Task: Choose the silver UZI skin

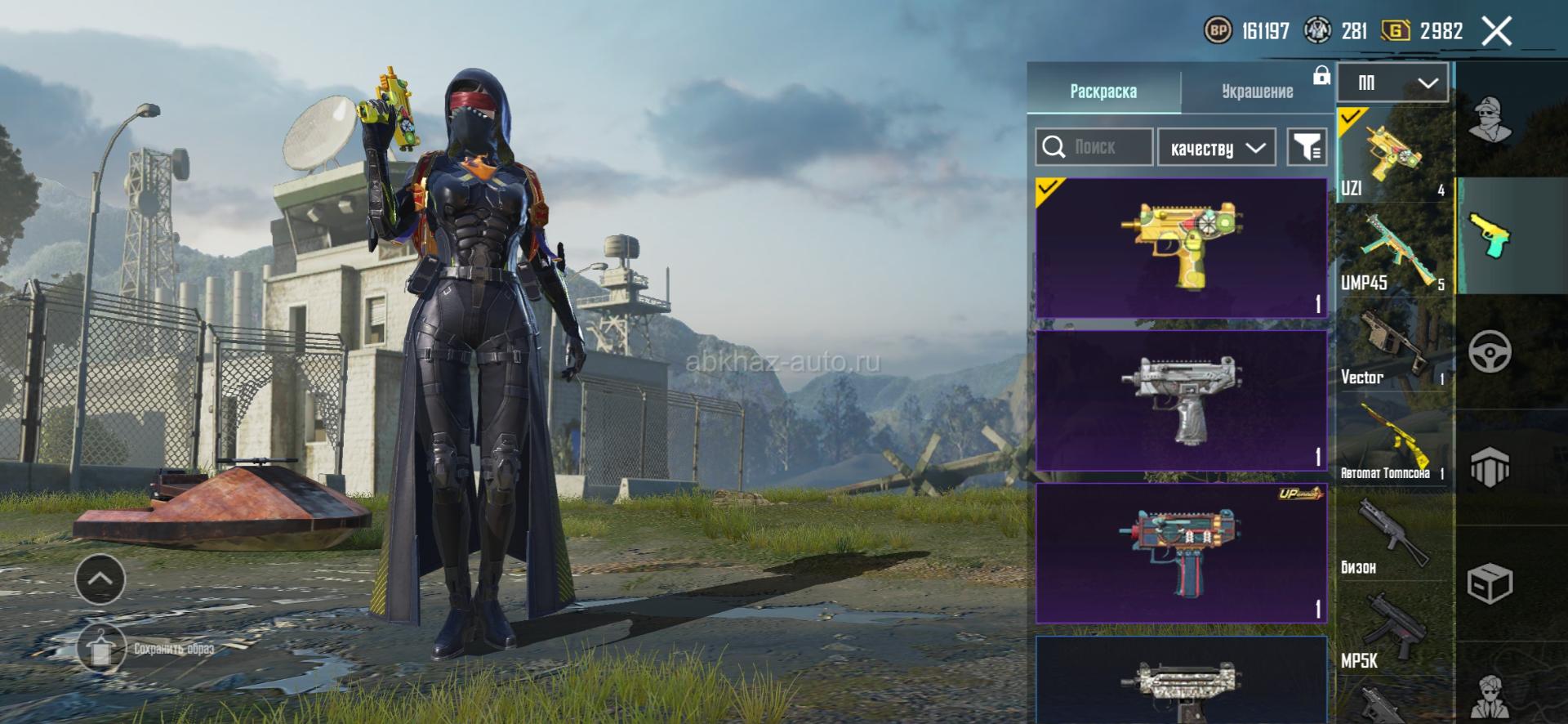Action: [1181, 400]
